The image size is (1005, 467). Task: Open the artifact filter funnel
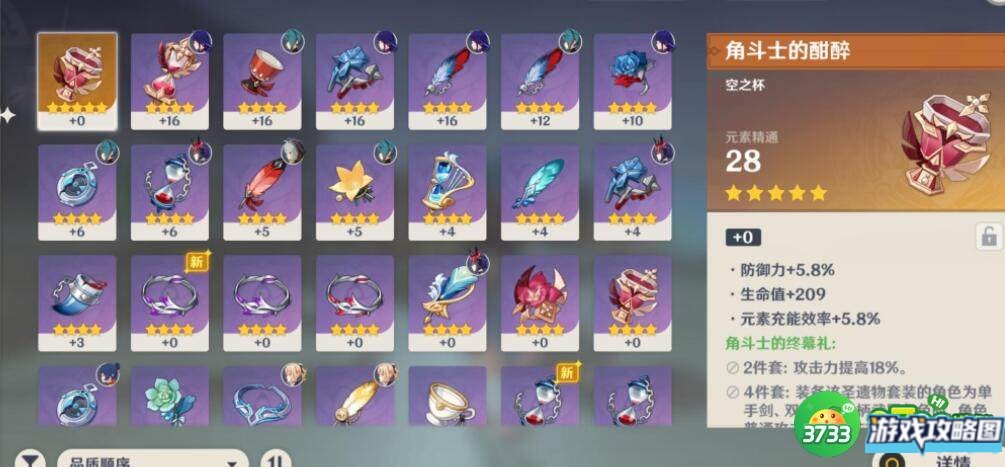(32, 460)
